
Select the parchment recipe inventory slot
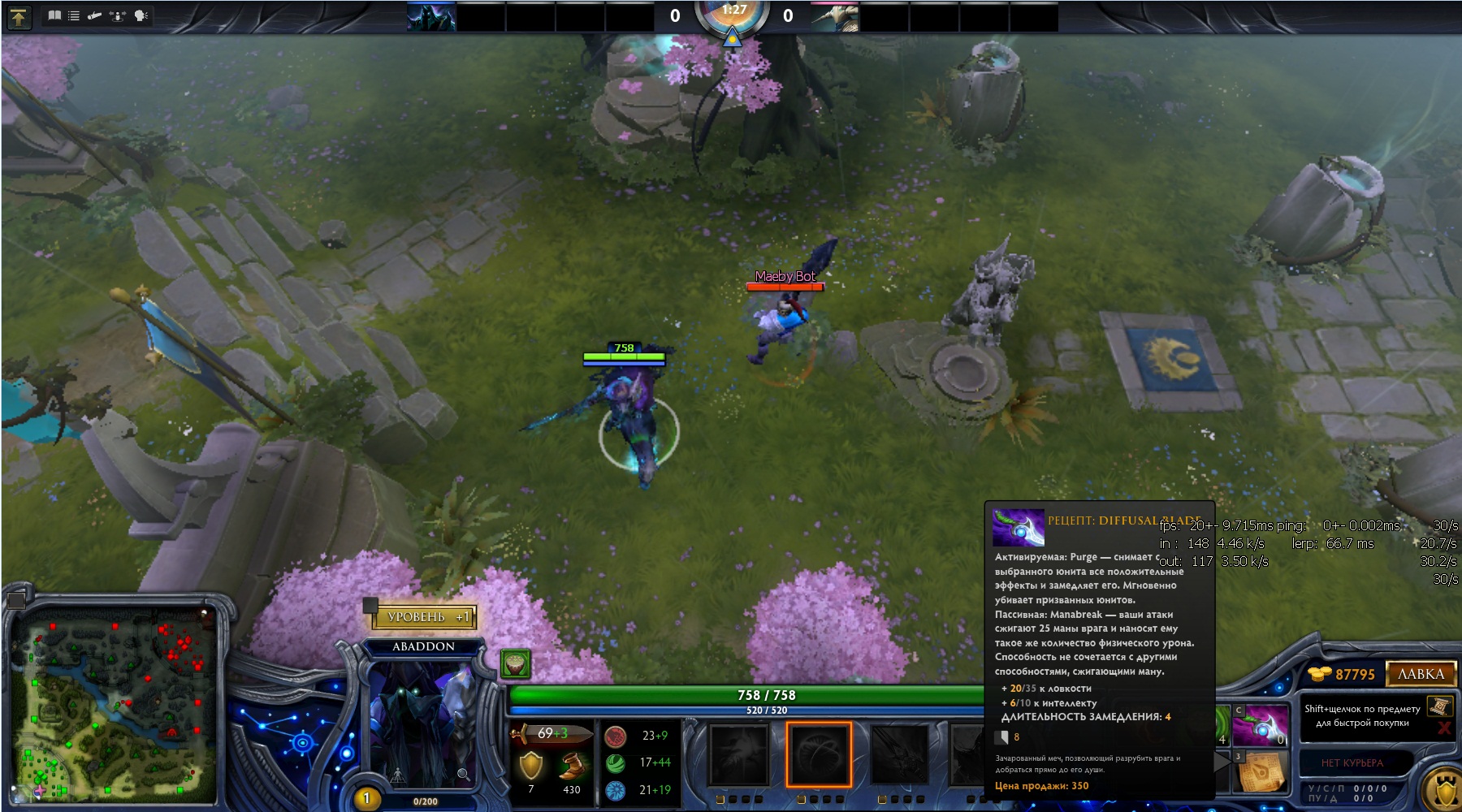click(1261, 771)
